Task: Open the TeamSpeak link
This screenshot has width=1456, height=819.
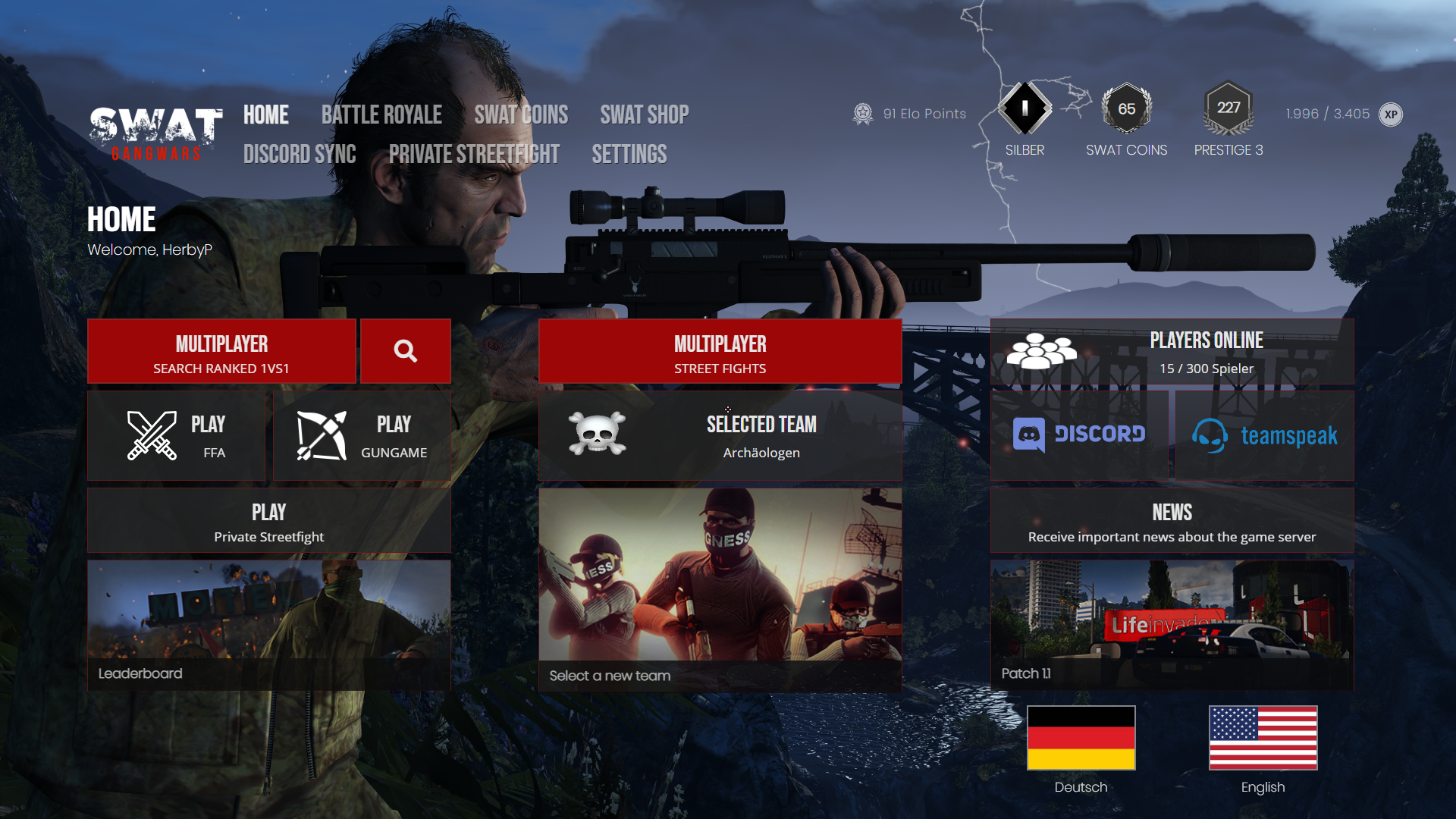Action: pos(1264,435)
